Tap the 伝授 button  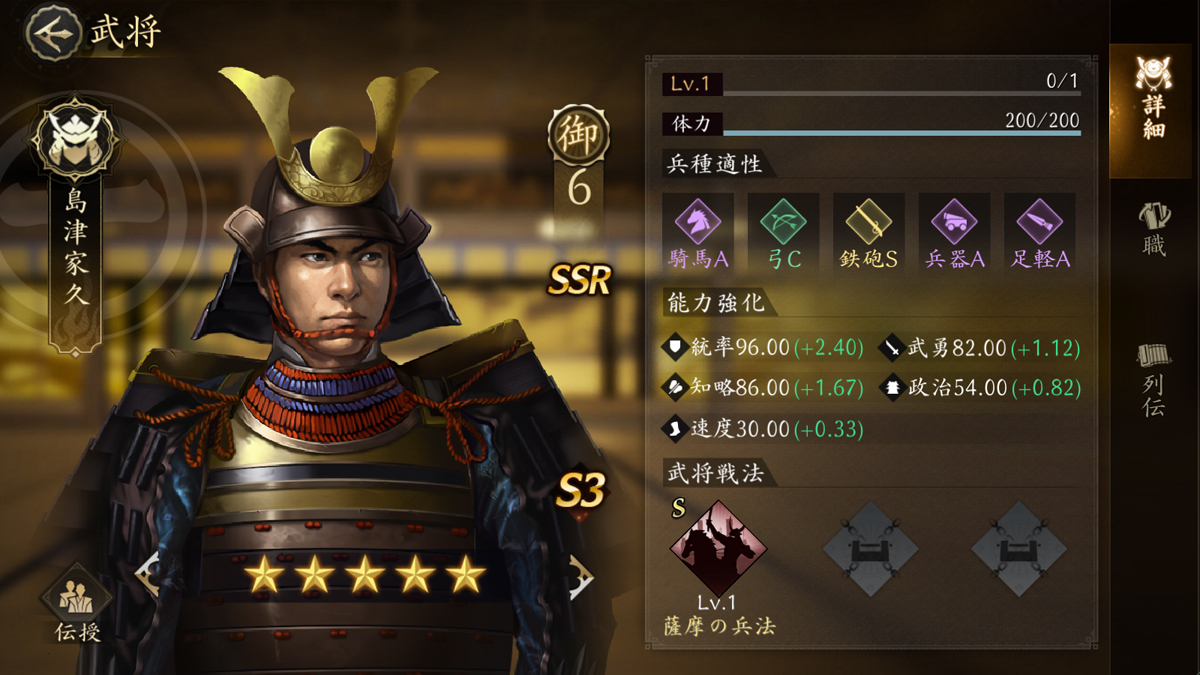pos(76,603)
